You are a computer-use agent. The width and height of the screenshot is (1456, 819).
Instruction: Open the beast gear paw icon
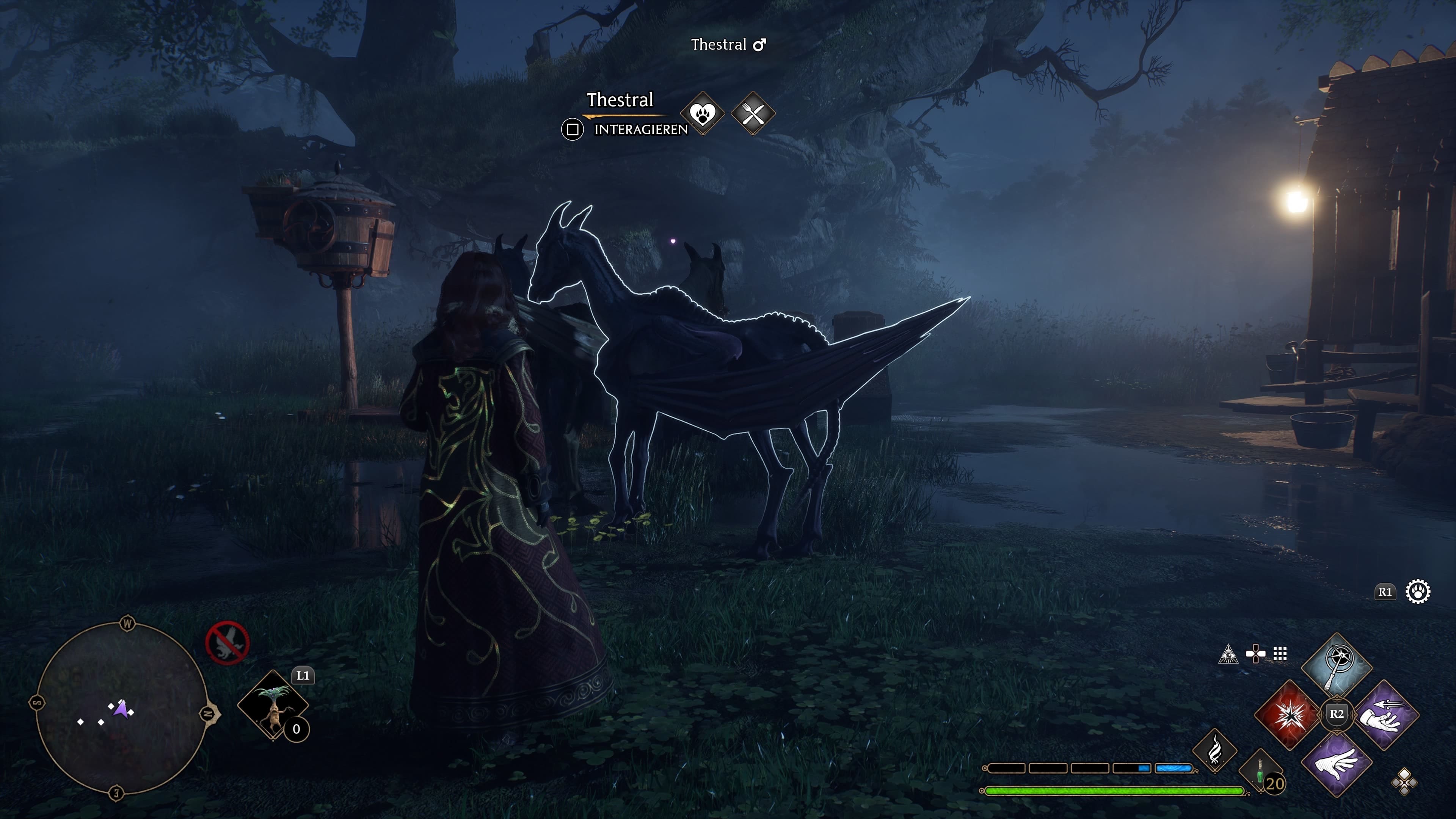pyautogui.click(x=1418, y=592)
